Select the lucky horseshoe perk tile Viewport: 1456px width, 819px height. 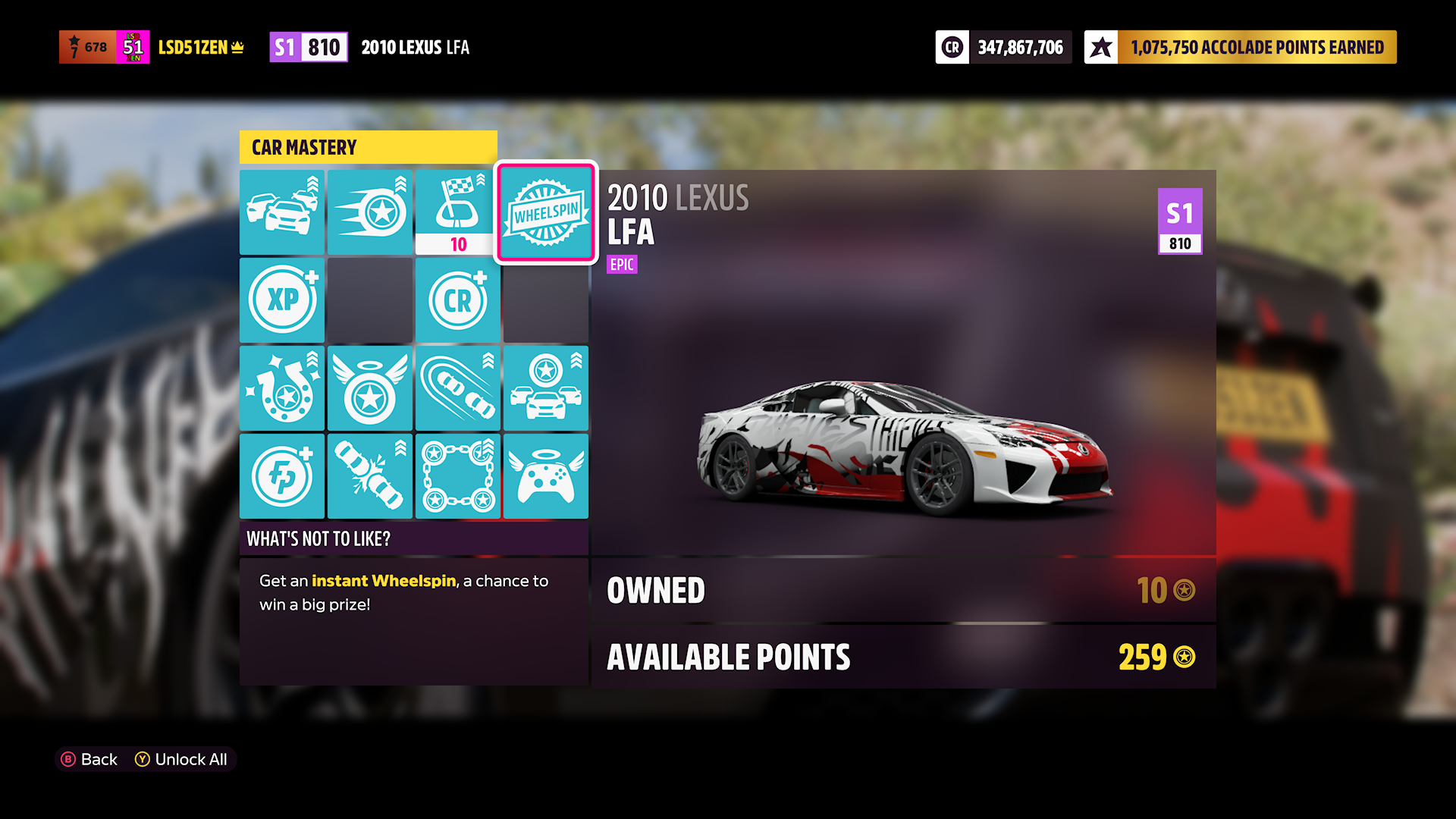282,388
